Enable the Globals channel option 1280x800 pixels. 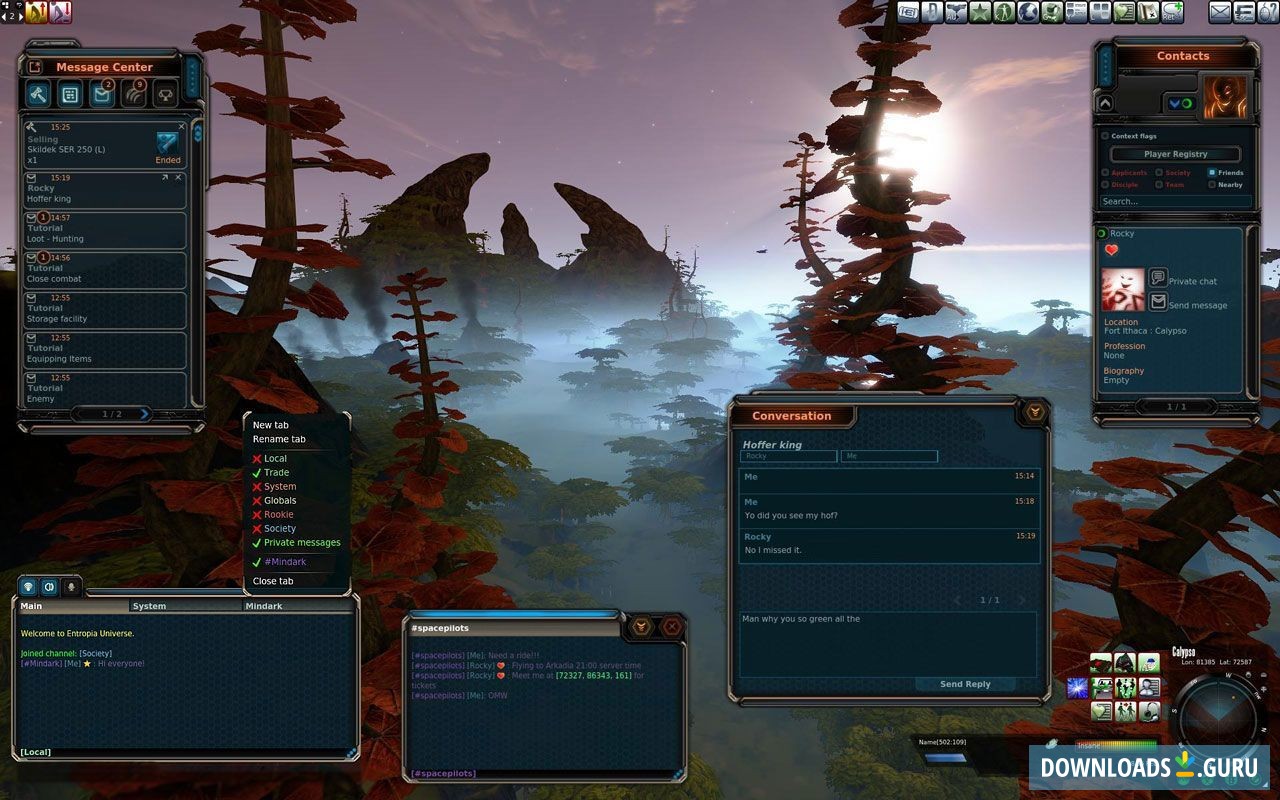click(x=280, y=501)
